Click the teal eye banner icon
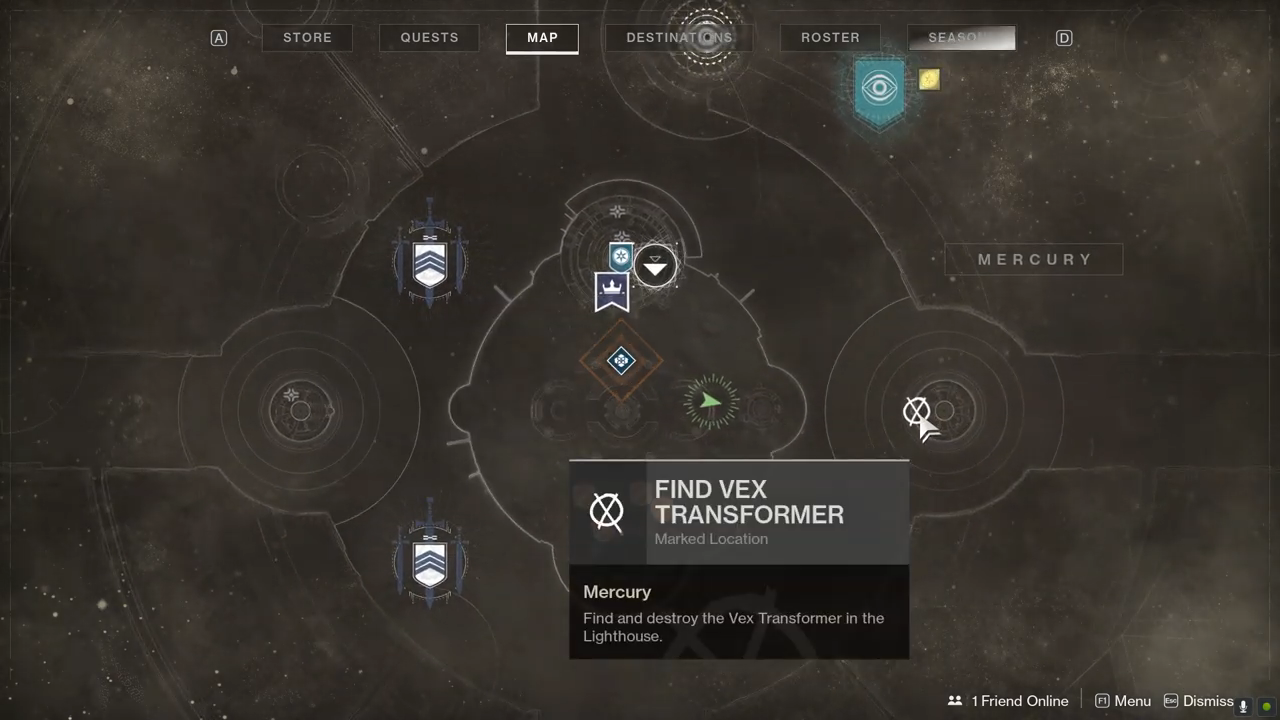1280x720 pixels. 880,90
